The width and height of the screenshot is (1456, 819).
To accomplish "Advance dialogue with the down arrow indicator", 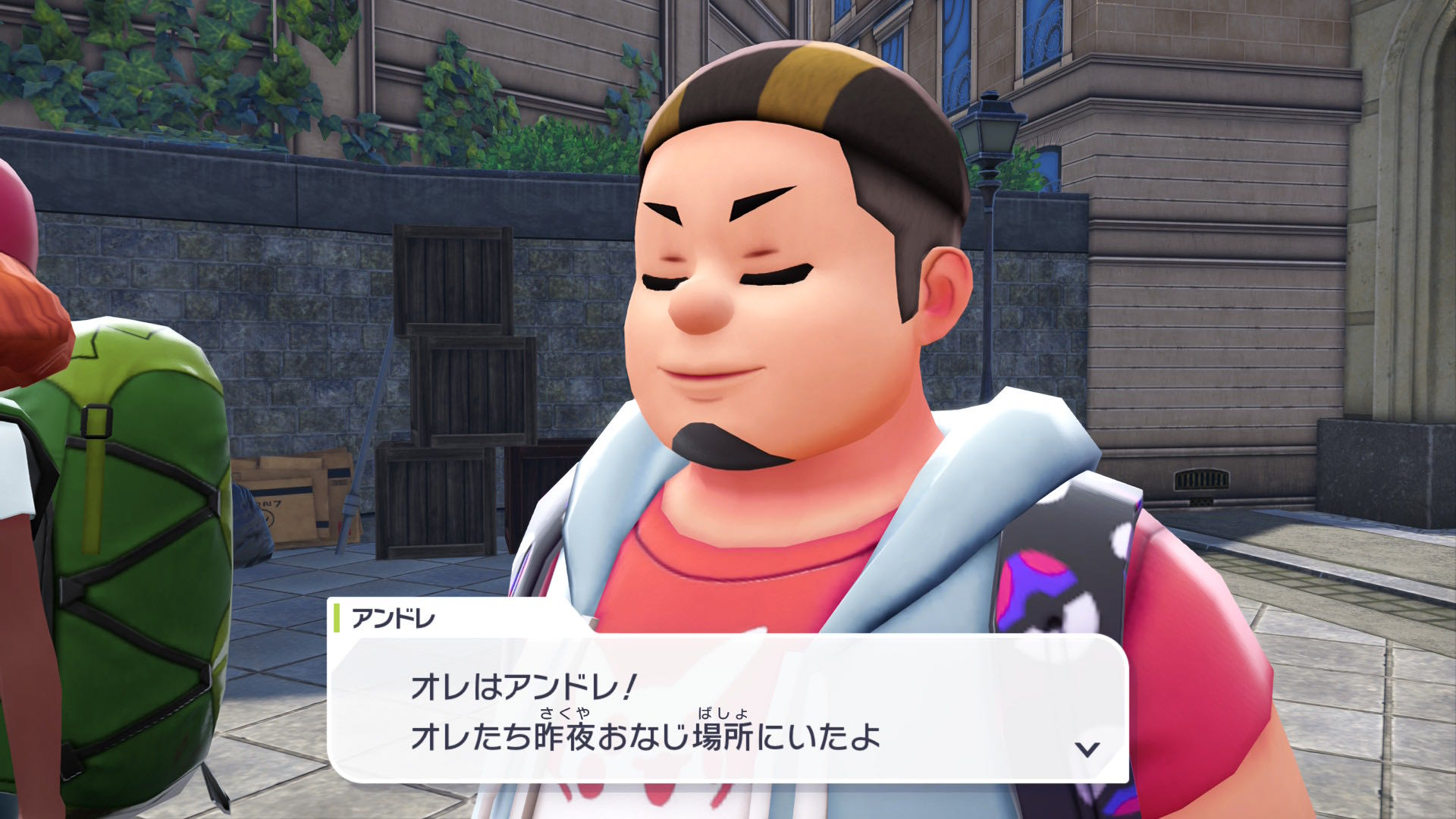I will tap(1087, 749).
